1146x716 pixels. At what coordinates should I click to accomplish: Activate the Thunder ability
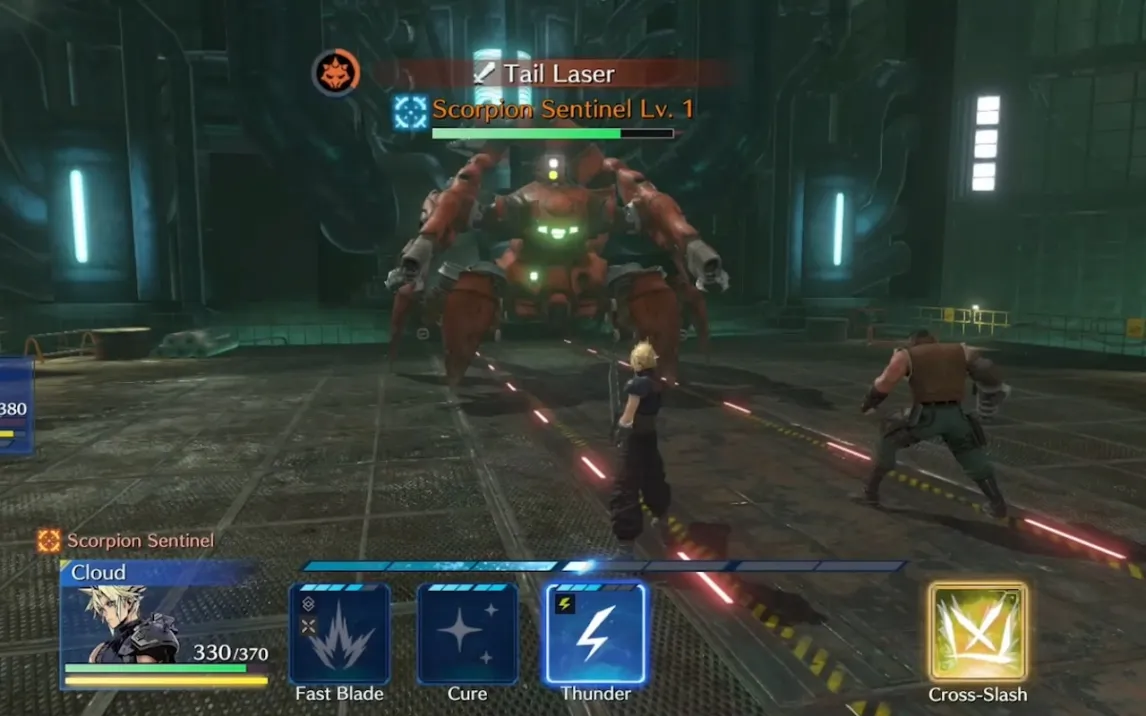click(595, 634)
